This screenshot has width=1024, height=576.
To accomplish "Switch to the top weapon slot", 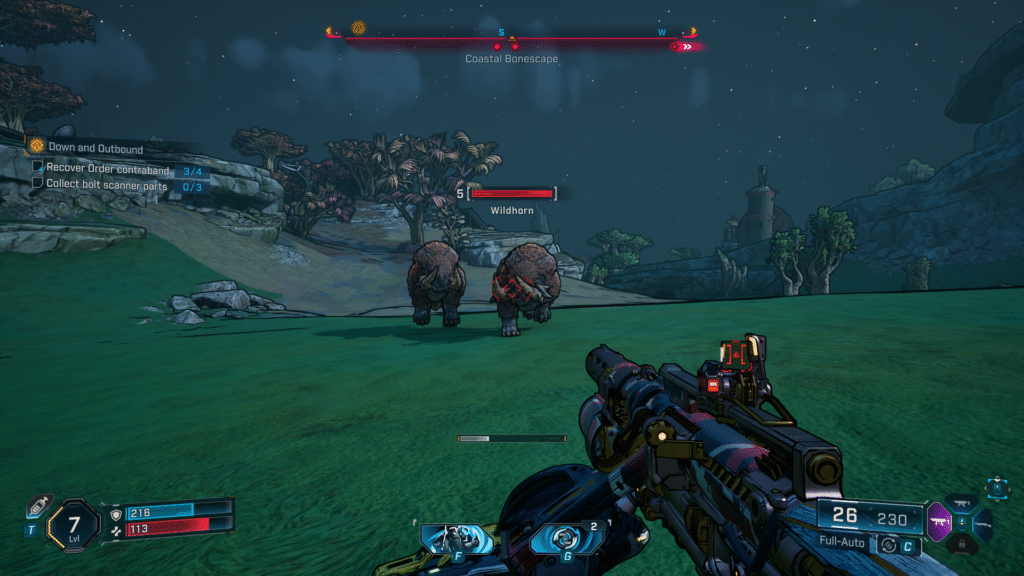I will (961, 504).
